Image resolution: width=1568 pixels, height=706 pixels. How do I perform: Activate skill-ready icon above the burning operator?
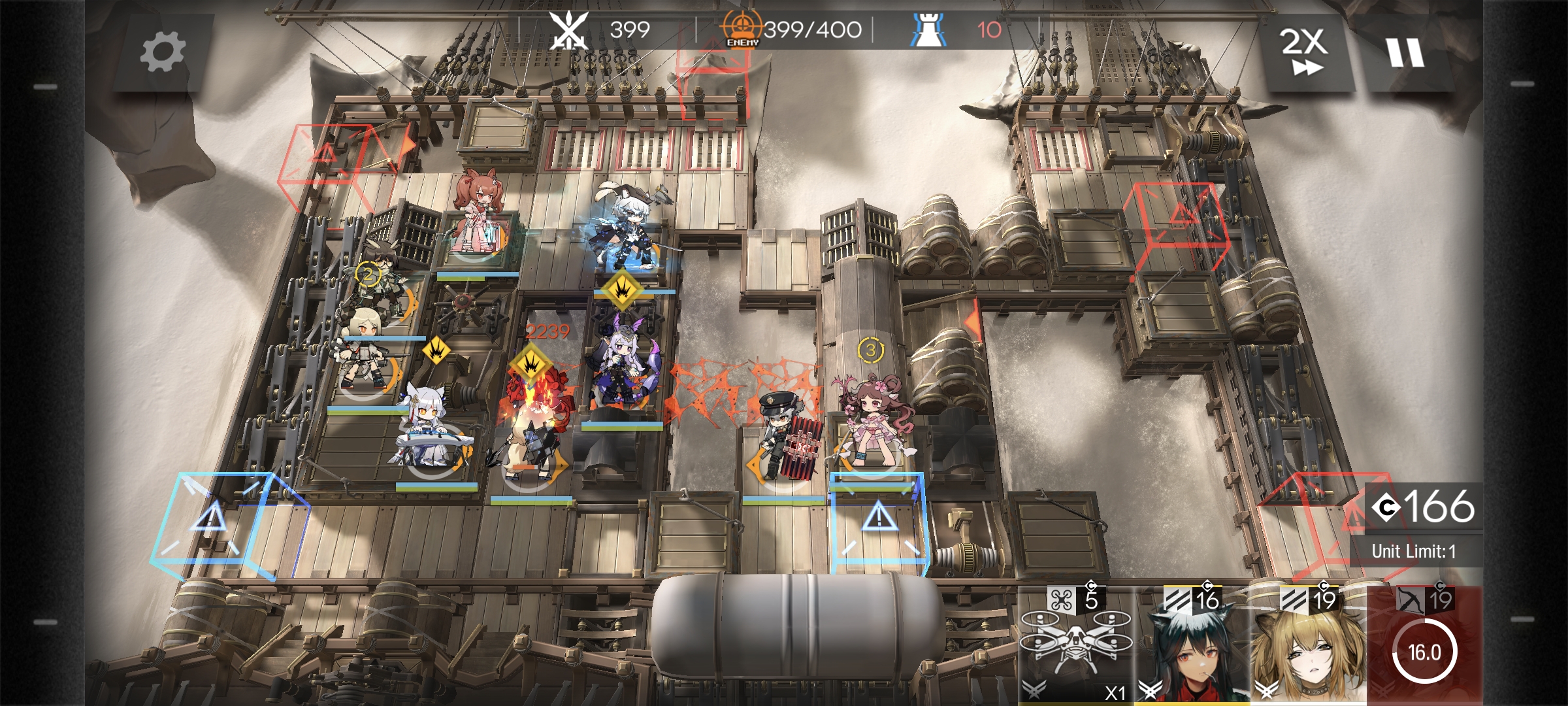[532, 364]
